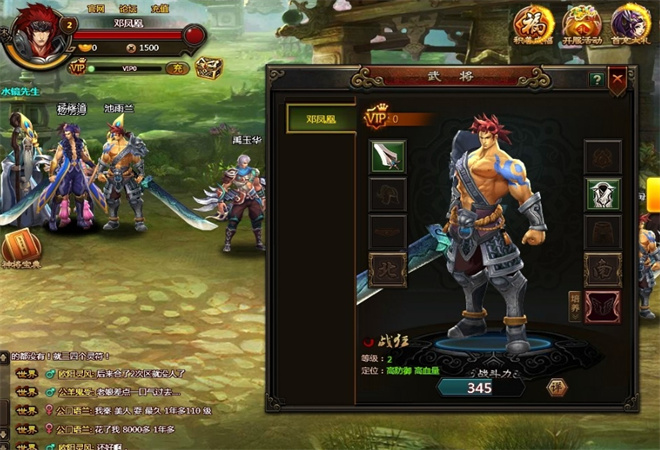Viewport: 660px width, 450px height.
Task: Open the golden treasure chest icon
Action: point(209,68)
